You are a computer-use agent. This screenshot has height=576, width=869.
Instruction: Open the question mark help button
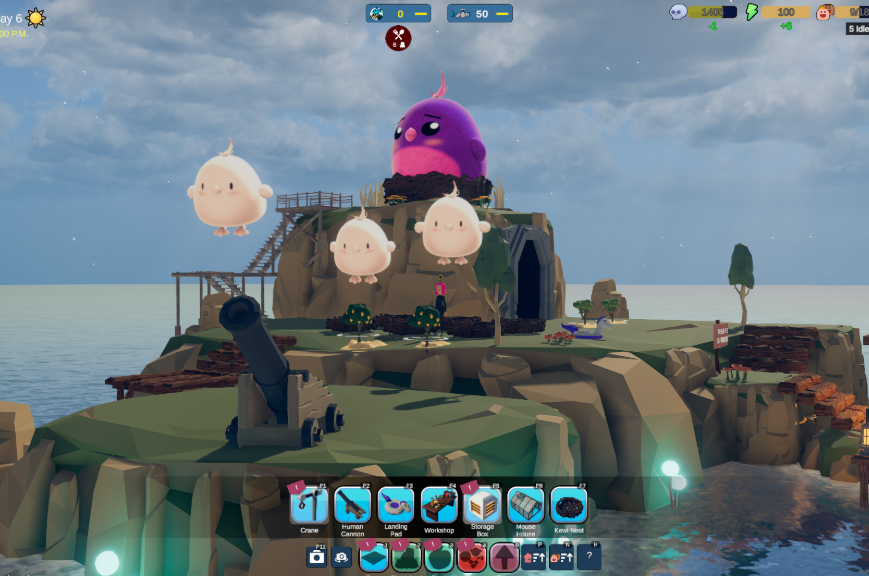tap(590, 557)
